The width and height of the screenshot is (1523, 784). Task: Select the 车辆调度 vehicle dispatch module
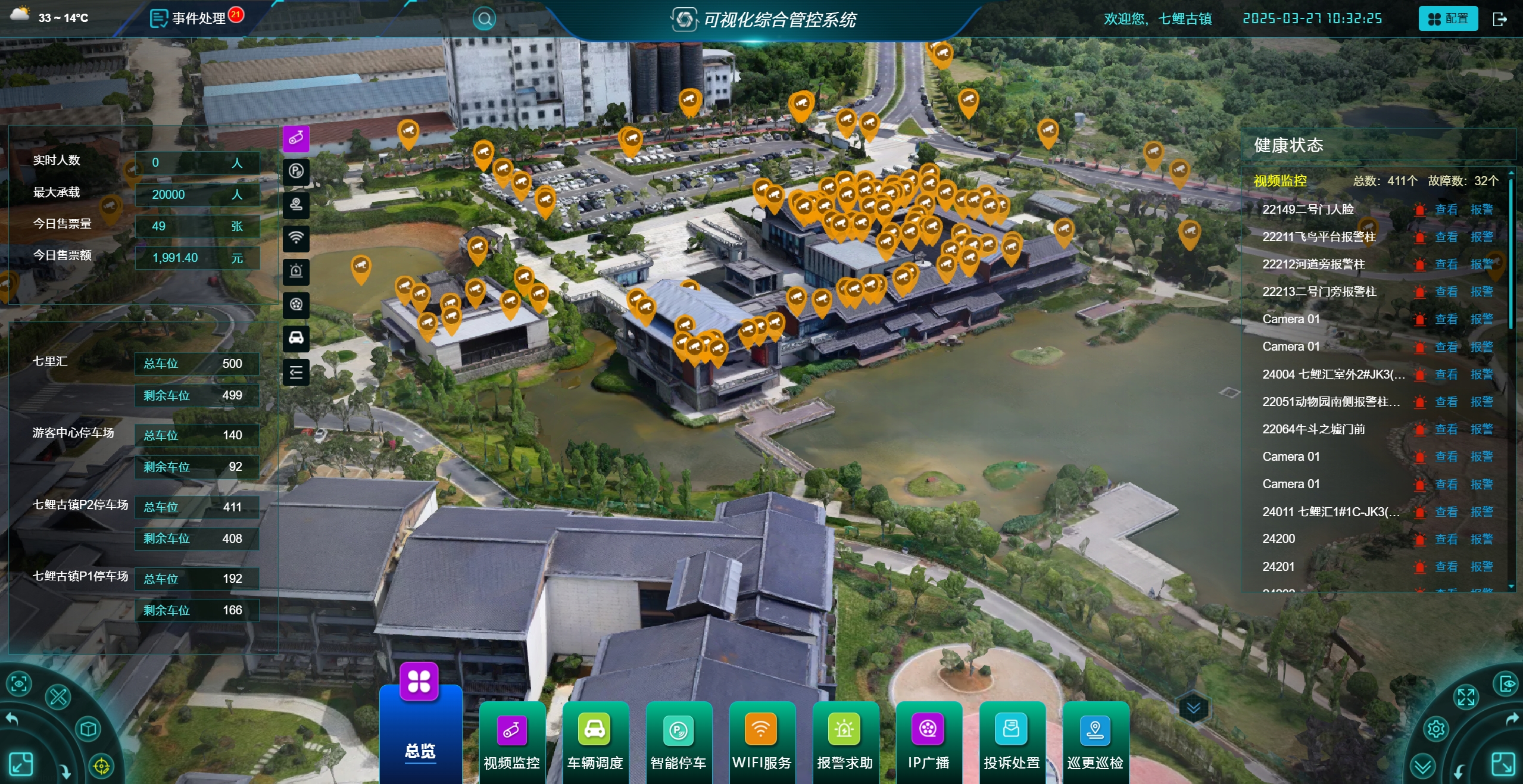(595, 742)
